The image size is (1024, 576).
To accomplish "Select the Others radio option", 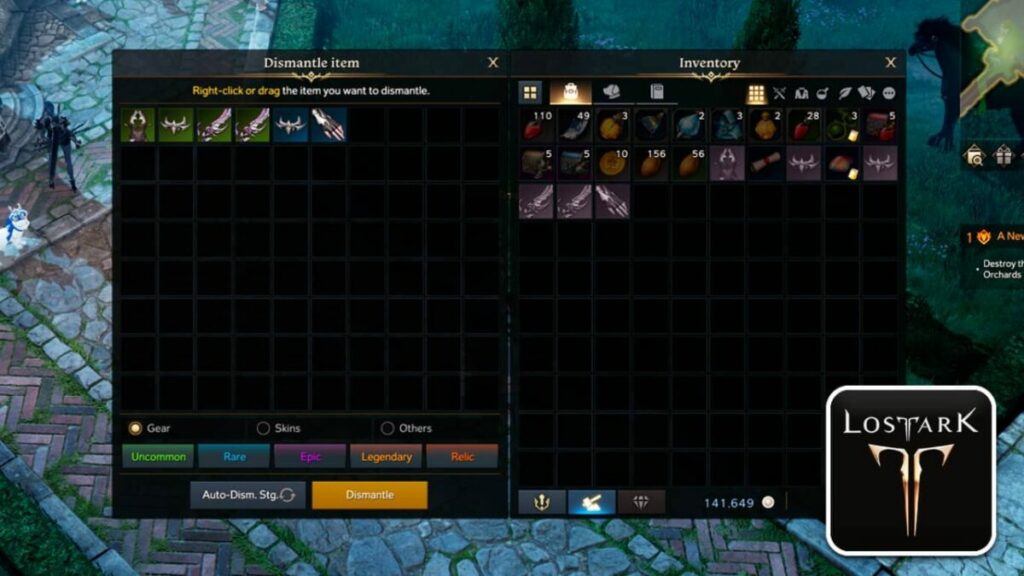I will click(388, 428).
